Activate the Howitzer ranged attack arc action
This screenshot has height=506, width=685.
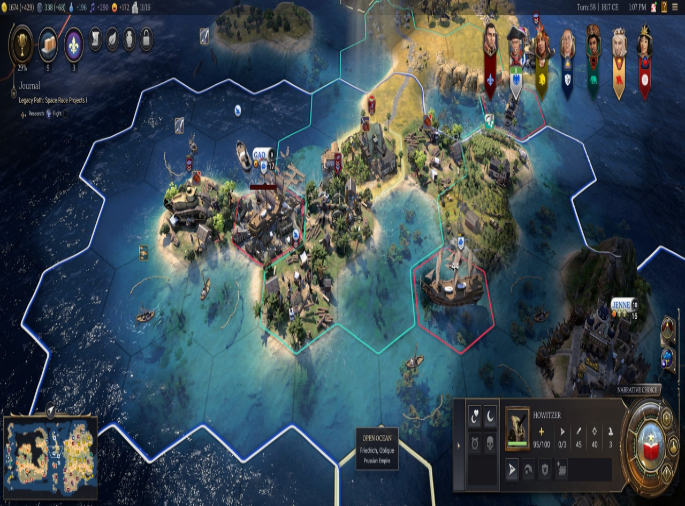click(x=529, y=467)
